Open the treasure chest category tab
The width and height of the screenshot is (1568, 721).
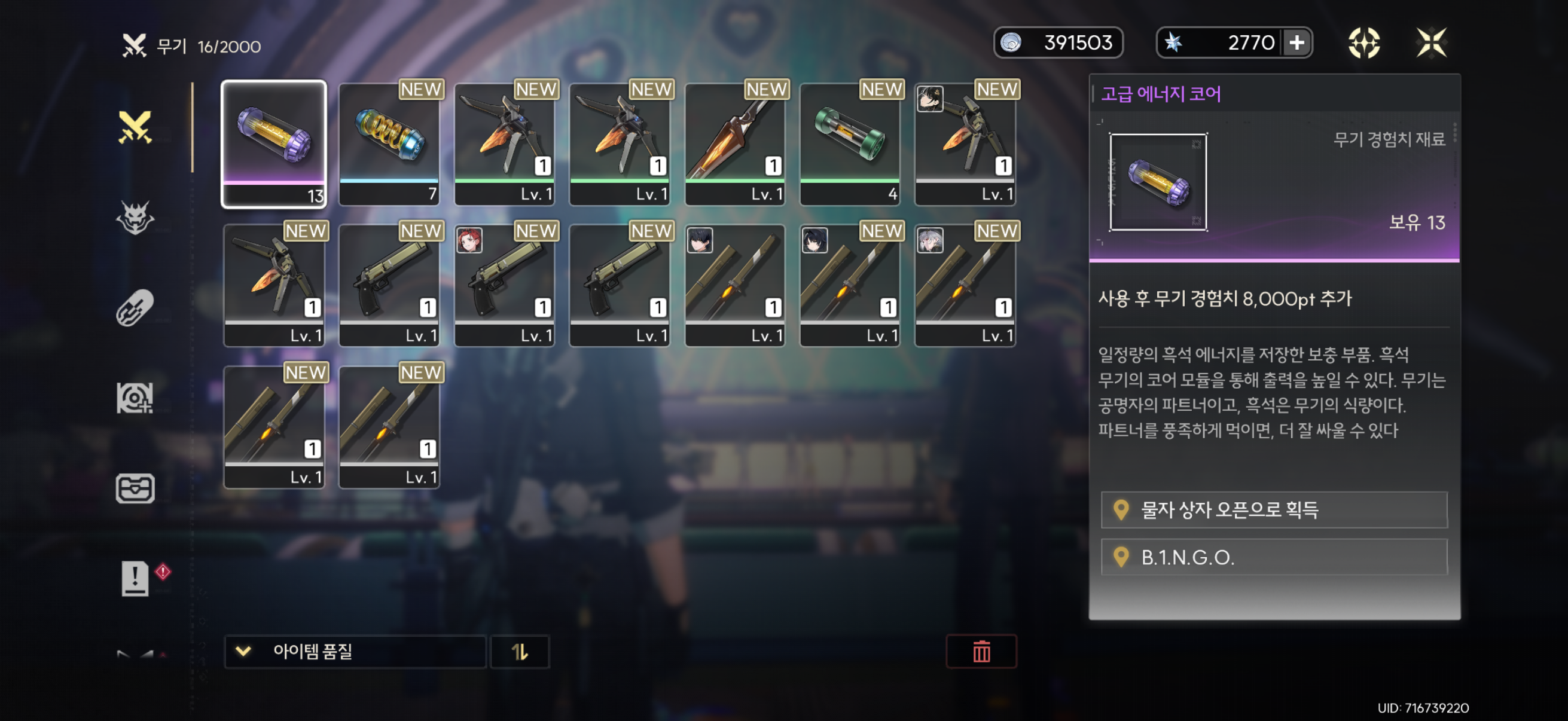(135, 488)
